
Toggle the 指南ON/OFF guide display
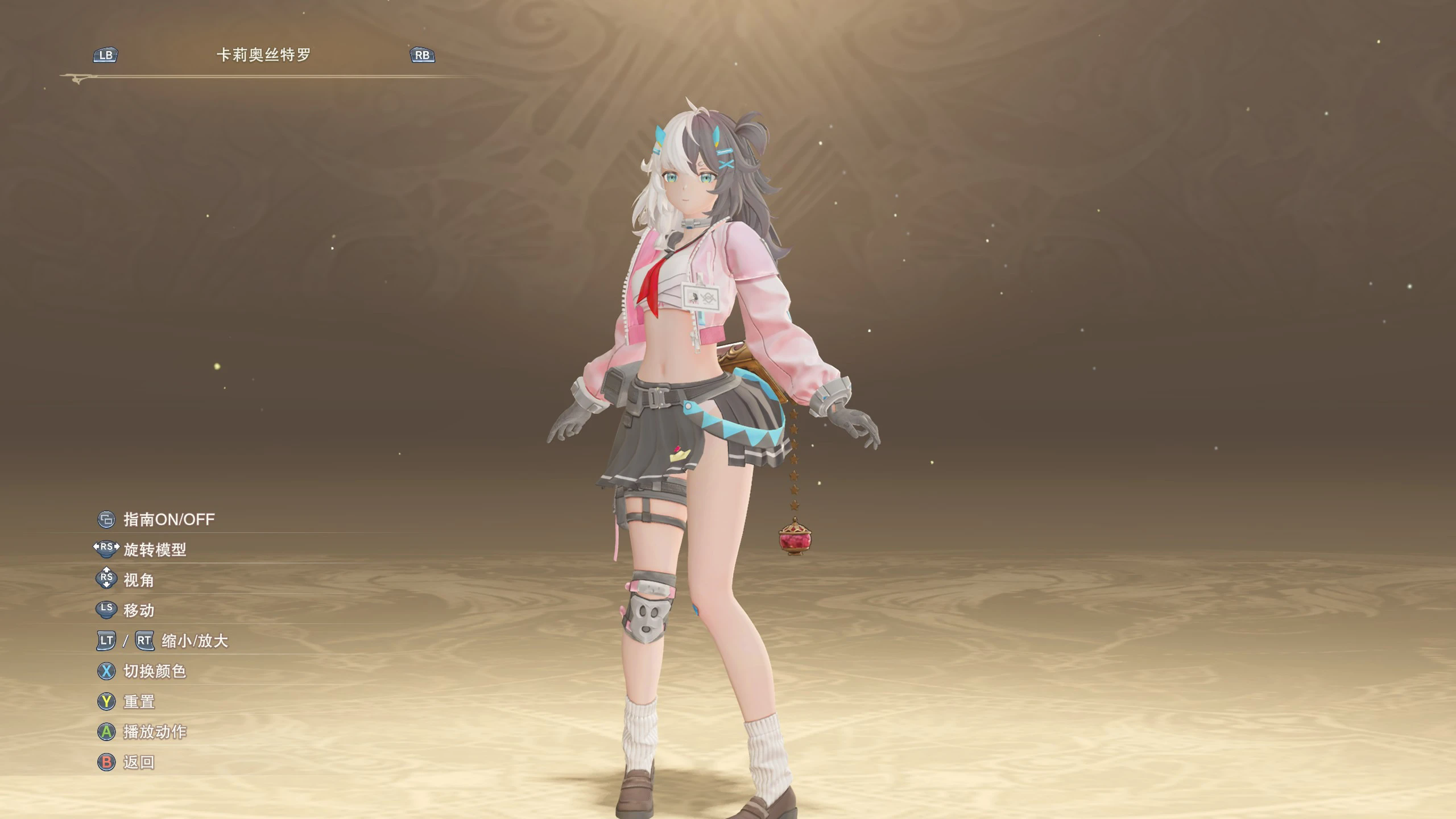[167, 519]
